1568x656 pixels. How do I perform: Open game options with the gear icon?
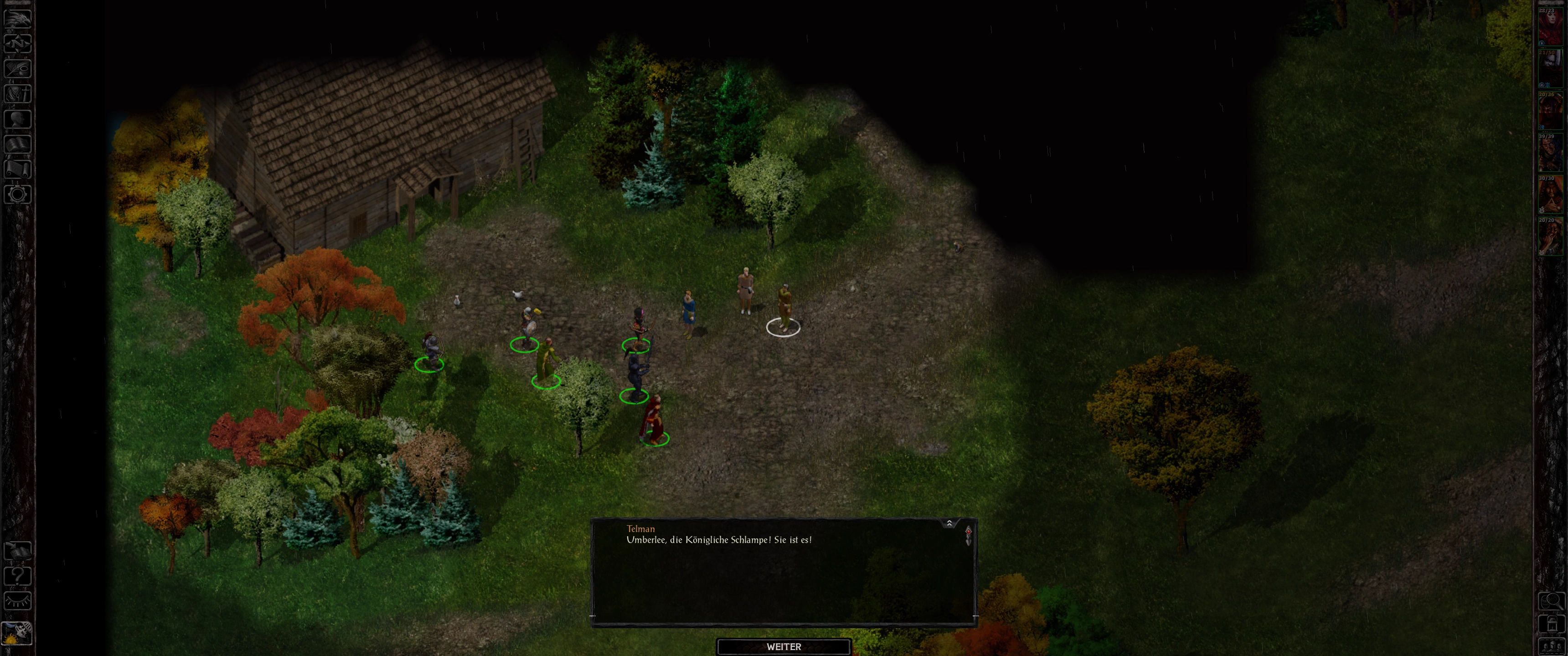click(x=17, y=194)
